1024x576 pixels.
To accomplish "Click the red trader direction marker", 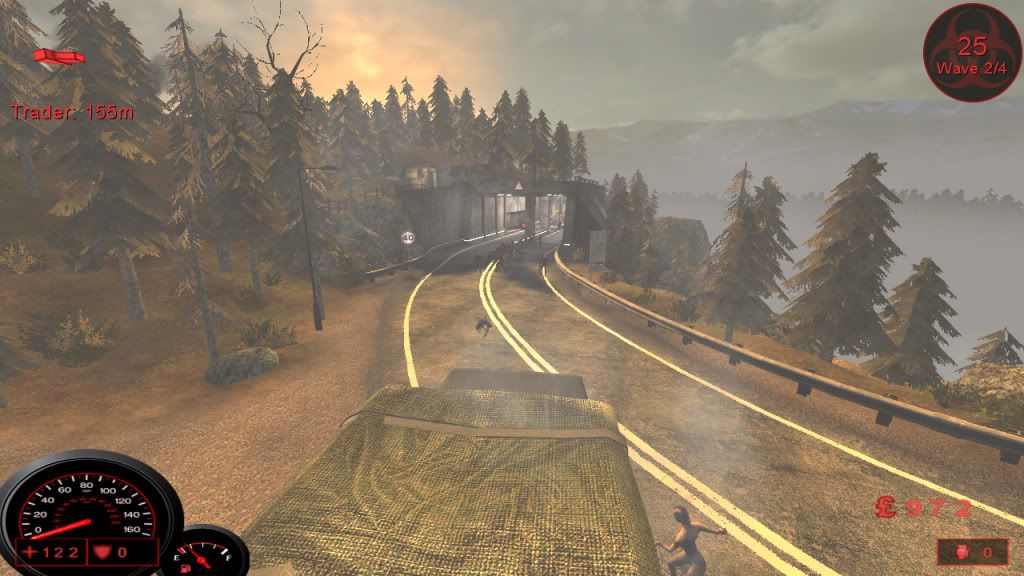I will 59,56.
